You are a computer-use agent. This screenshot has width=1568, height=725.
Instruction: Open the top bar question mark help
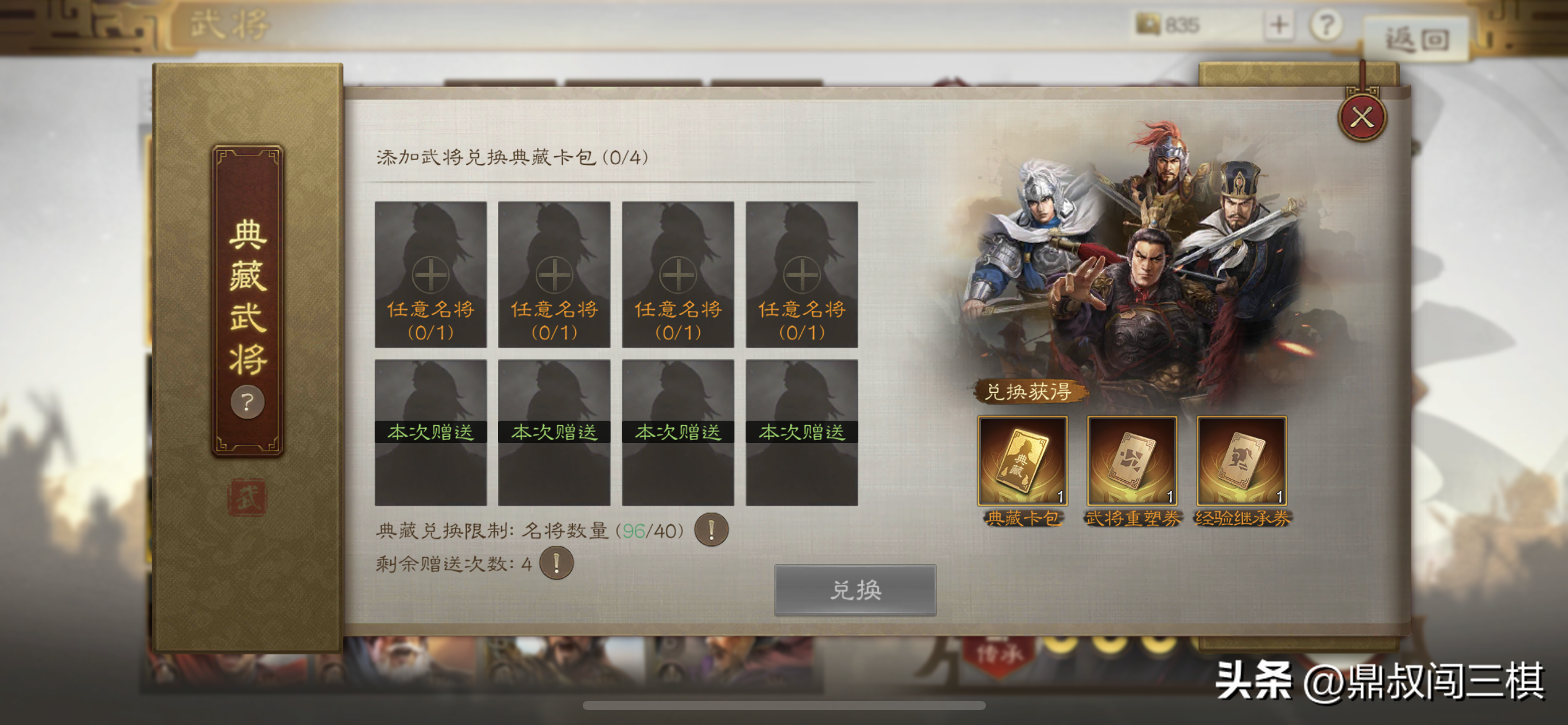[1326, 25]
